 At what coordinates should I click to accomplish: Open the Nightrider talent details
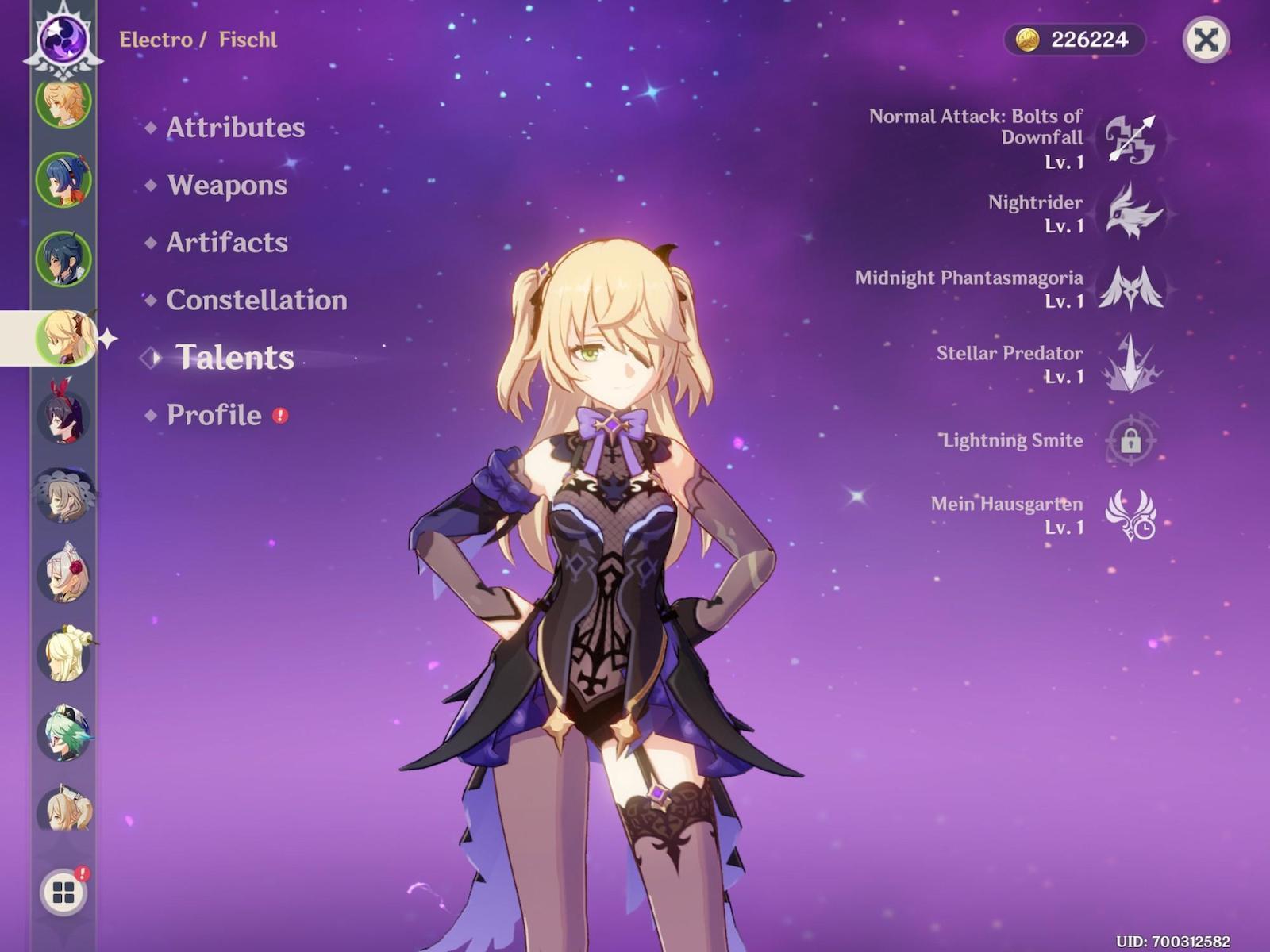pyautogui.click(x=1131, y=213)
